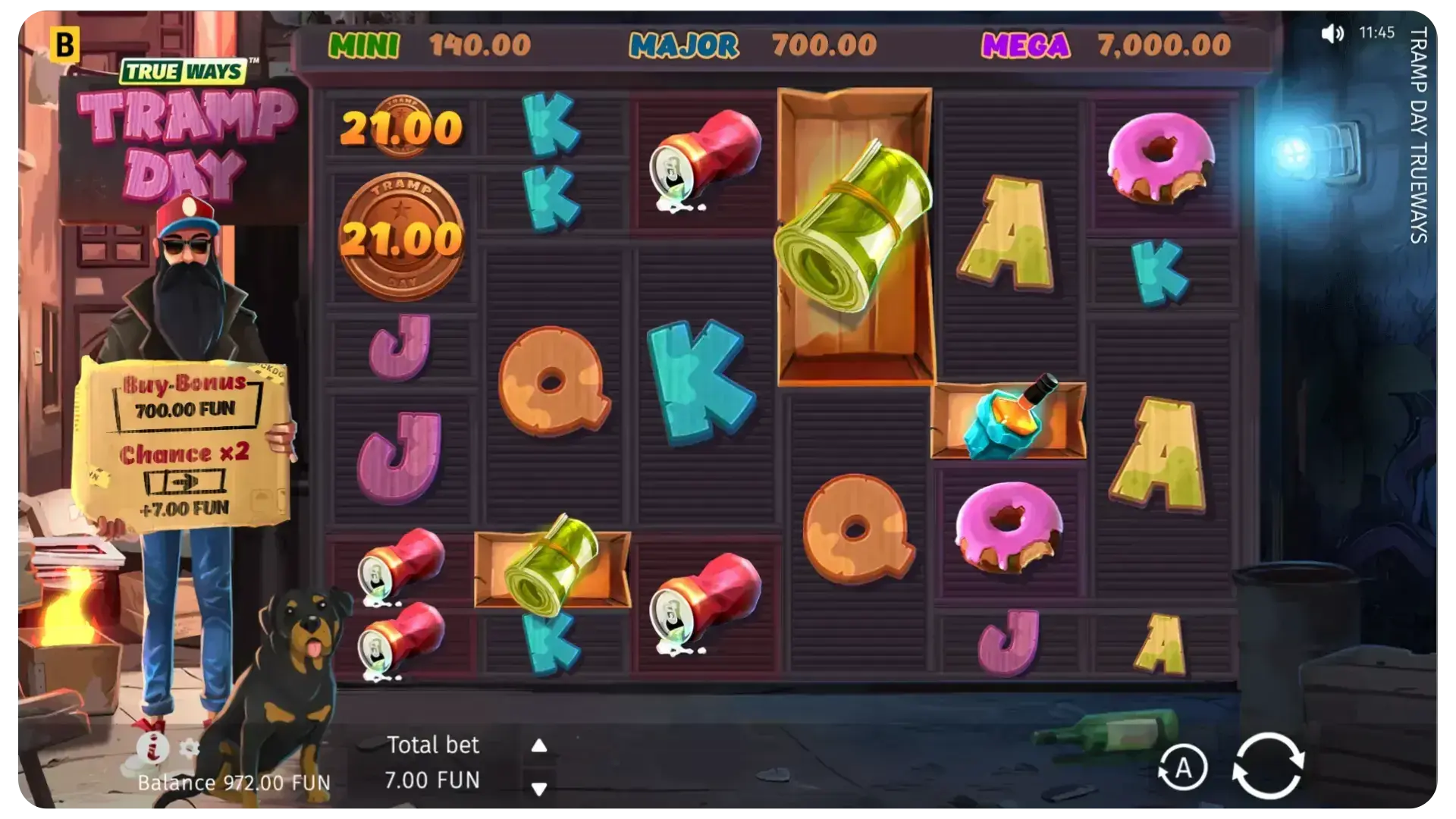Buy the bonus for 700.00 FUN
The height and width of the screenshot is (819, 1456).
pos(185,409)
